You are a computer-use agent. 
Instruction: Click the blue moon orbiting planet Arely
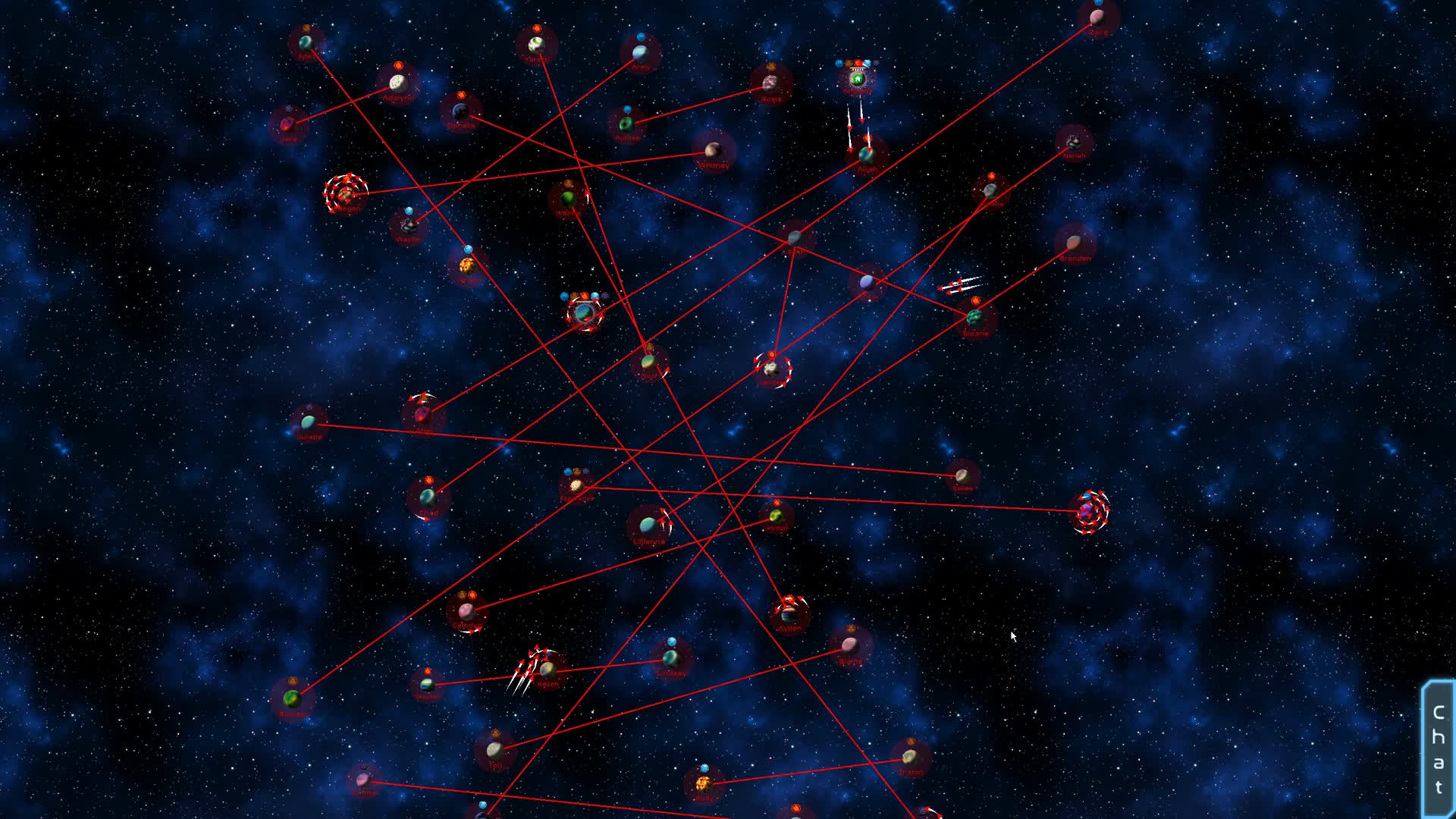(x=641, y=36)
